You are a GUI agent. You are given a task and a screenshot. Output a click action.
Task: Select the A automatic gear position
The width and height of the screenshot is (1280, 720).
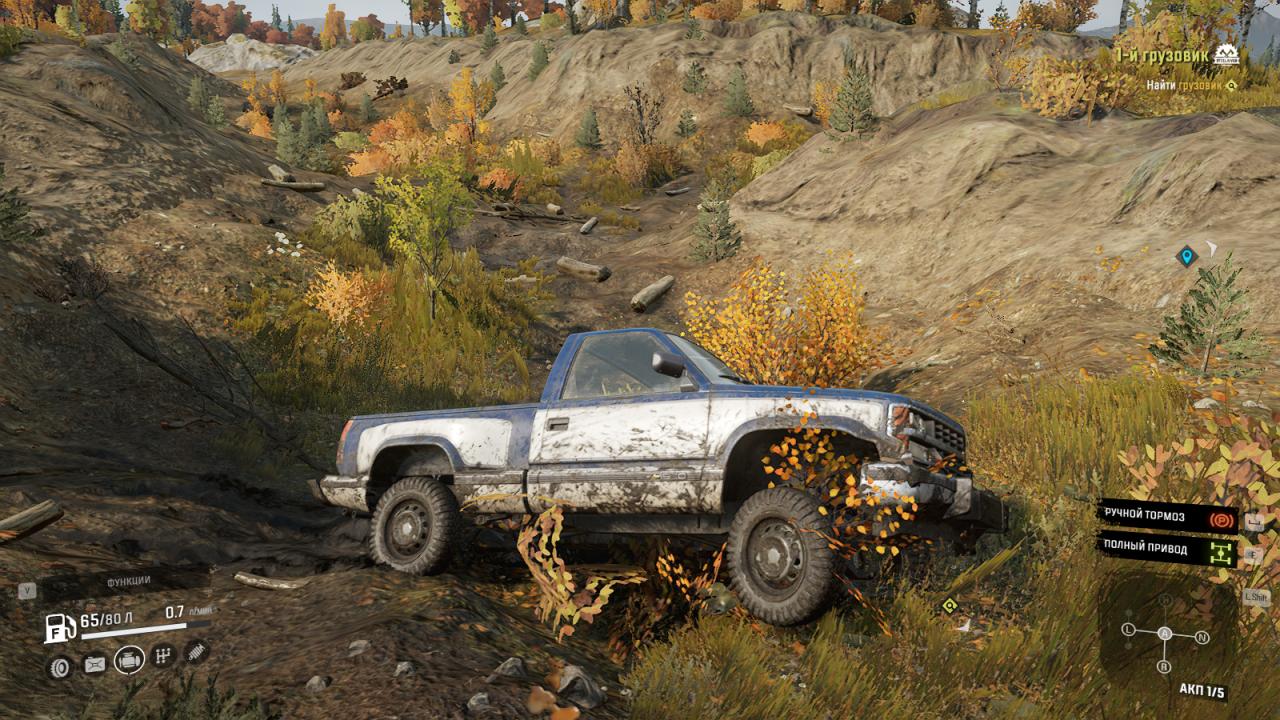pos(1164,633)
